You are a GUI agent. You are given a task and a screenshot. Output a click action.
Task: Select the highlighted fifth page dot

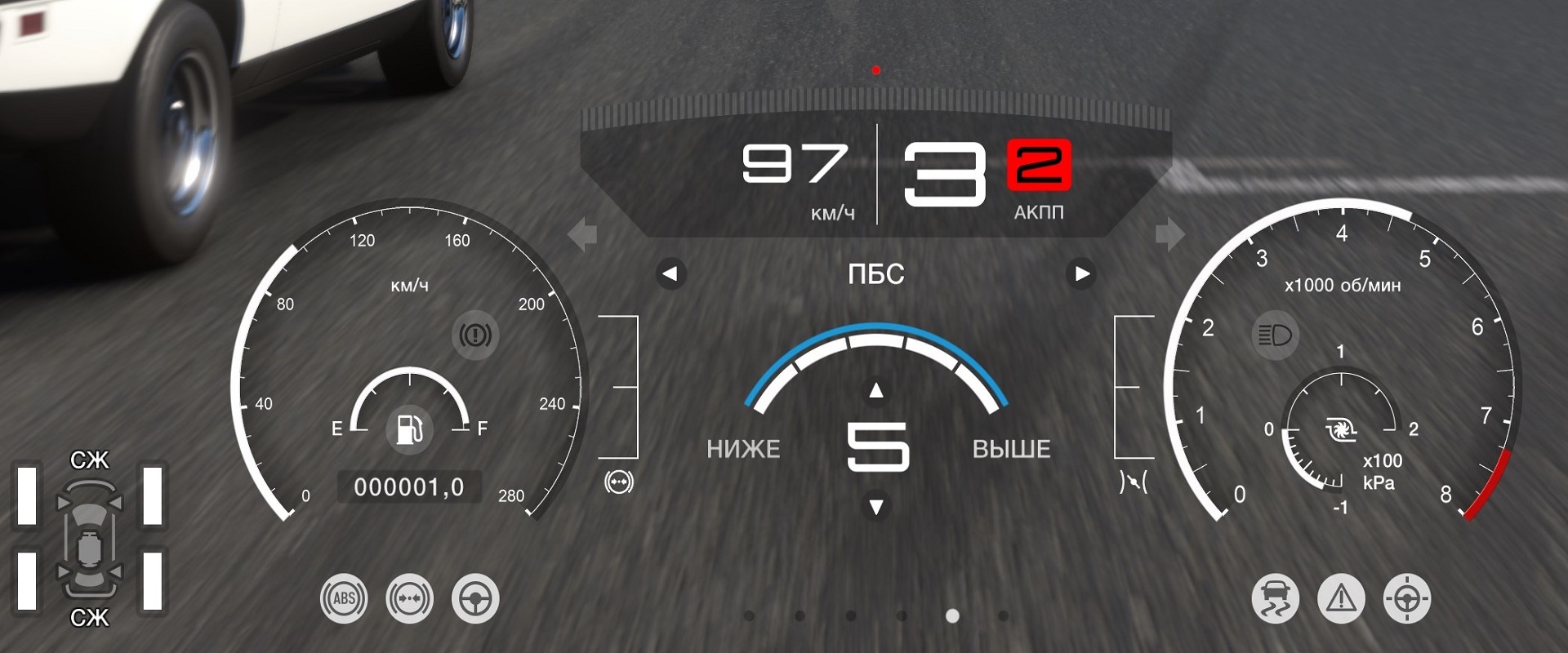tap(952, 615)
